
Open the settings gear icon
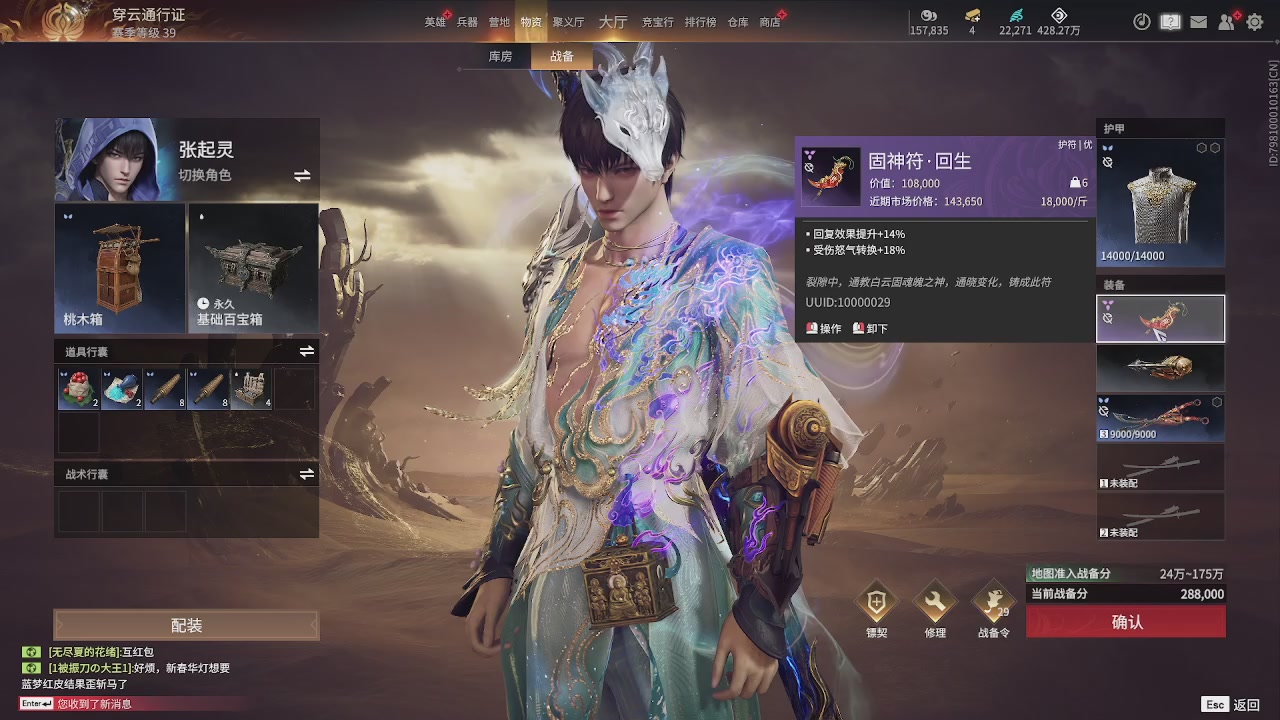(1257, 21)
